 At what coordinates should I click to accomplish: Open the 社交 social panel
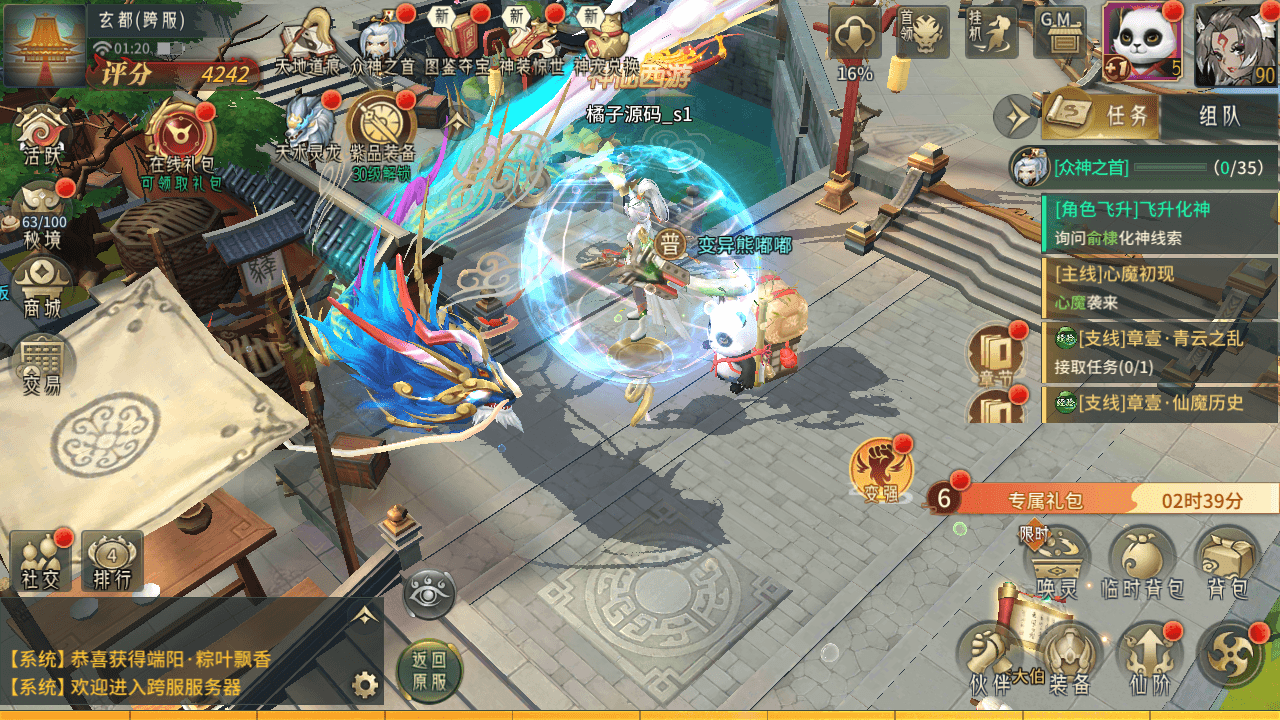pyautogui.click(x=42, y=560)
